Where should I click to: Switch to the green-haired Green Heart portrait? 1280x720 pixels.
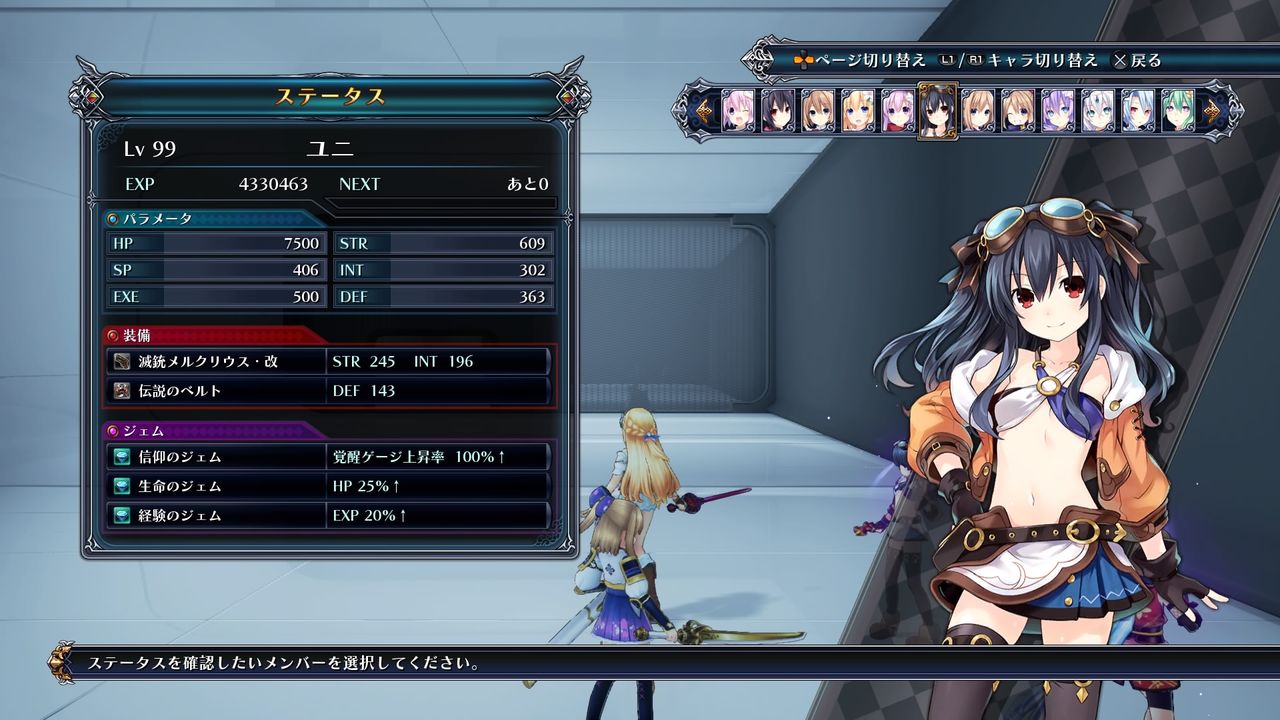[x=1177, y=110]
